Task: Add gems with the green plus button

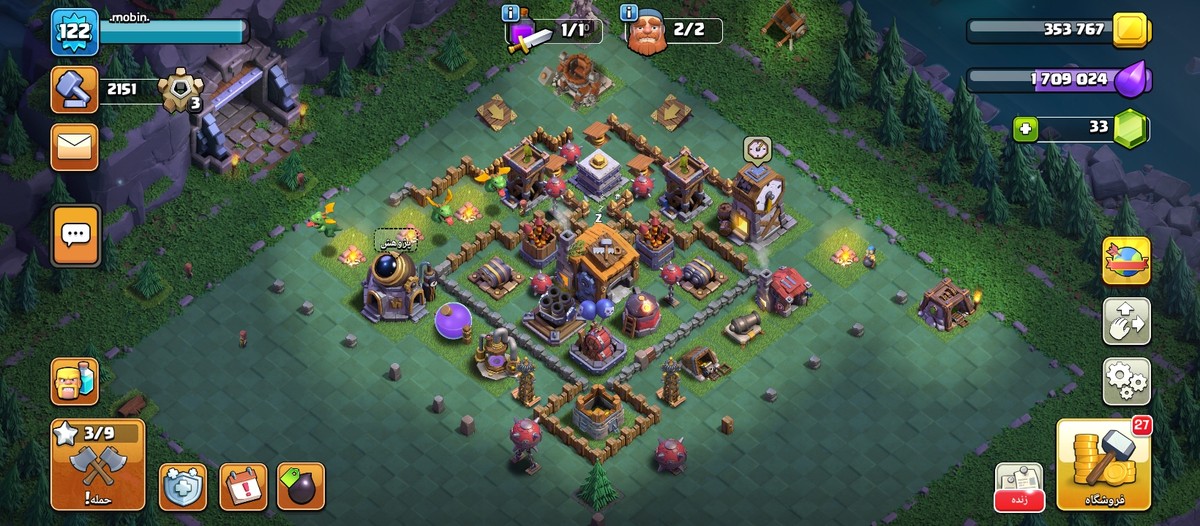Action: click(1024, 128)
